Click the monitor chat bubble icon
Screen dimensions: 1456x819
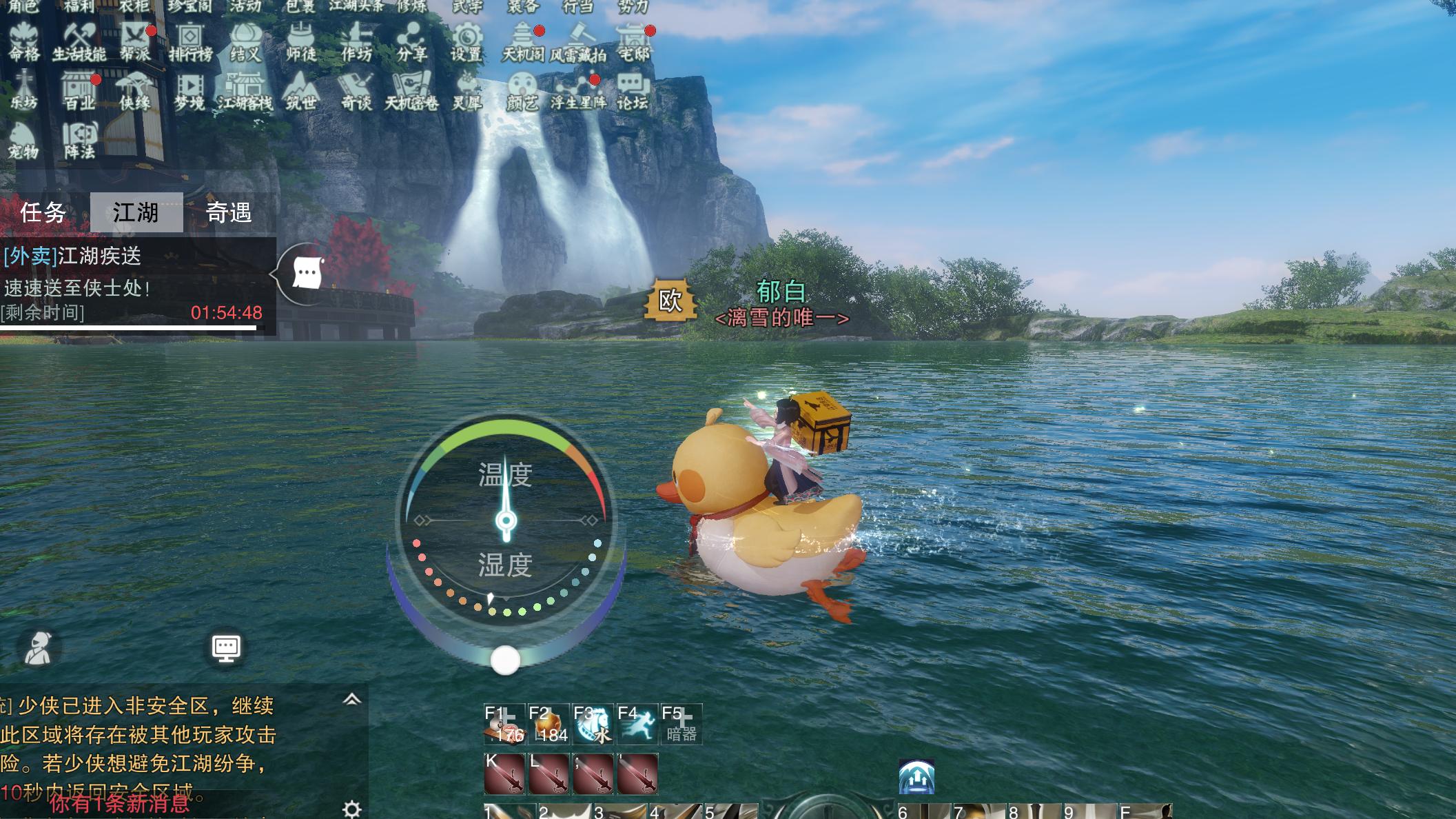226,648
